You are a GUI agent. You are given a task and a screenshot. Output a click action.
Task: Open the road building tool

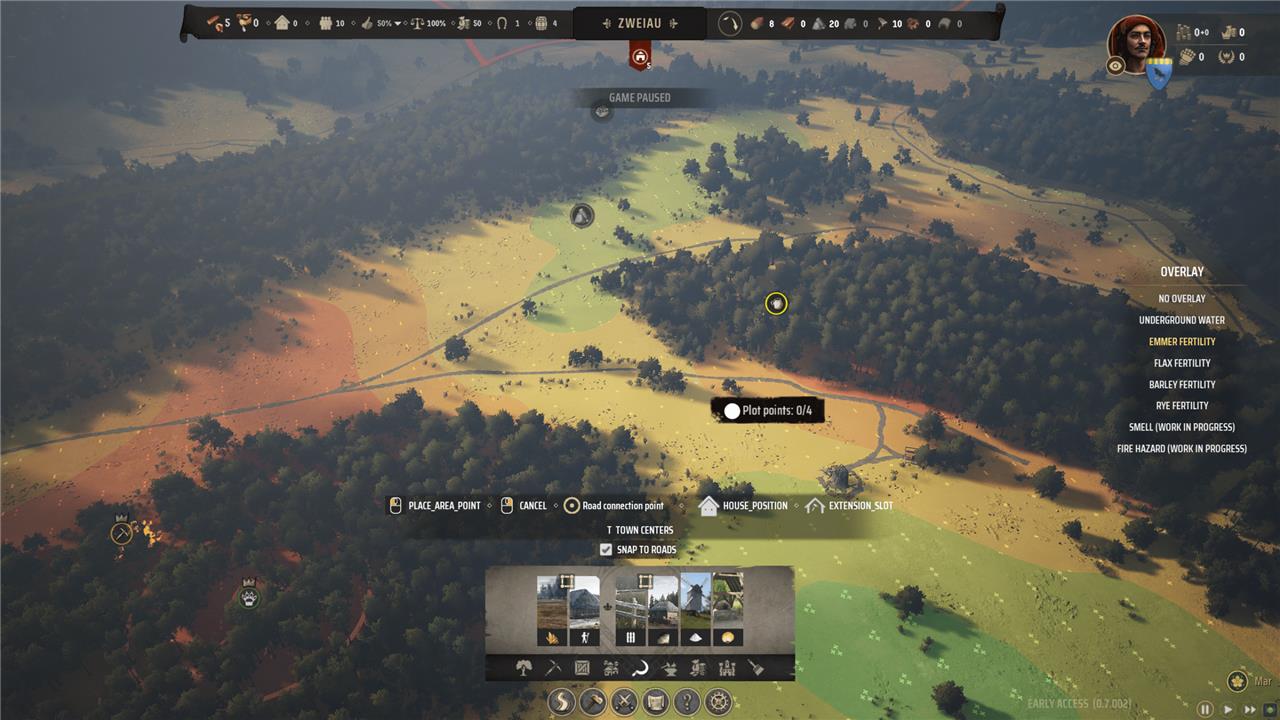[x=563, y=702]
